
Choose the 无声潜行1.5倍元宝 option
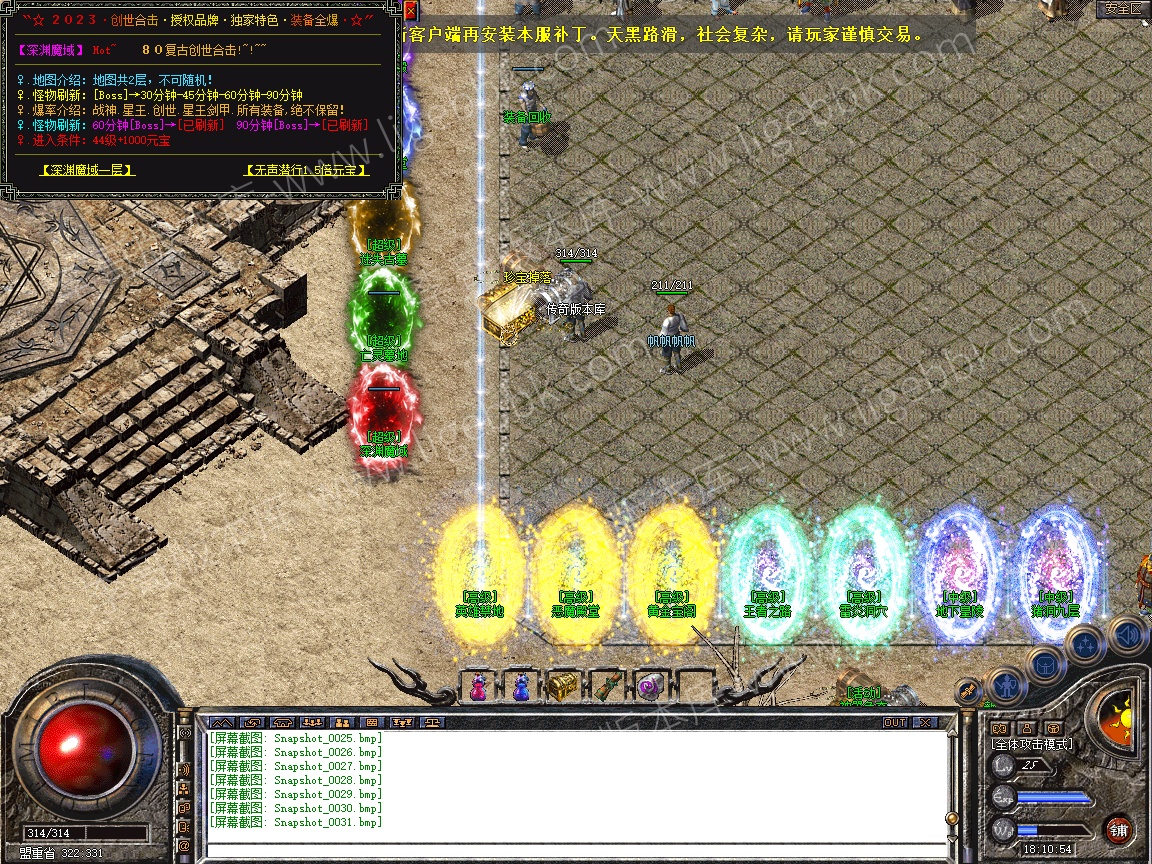(307, 170)
